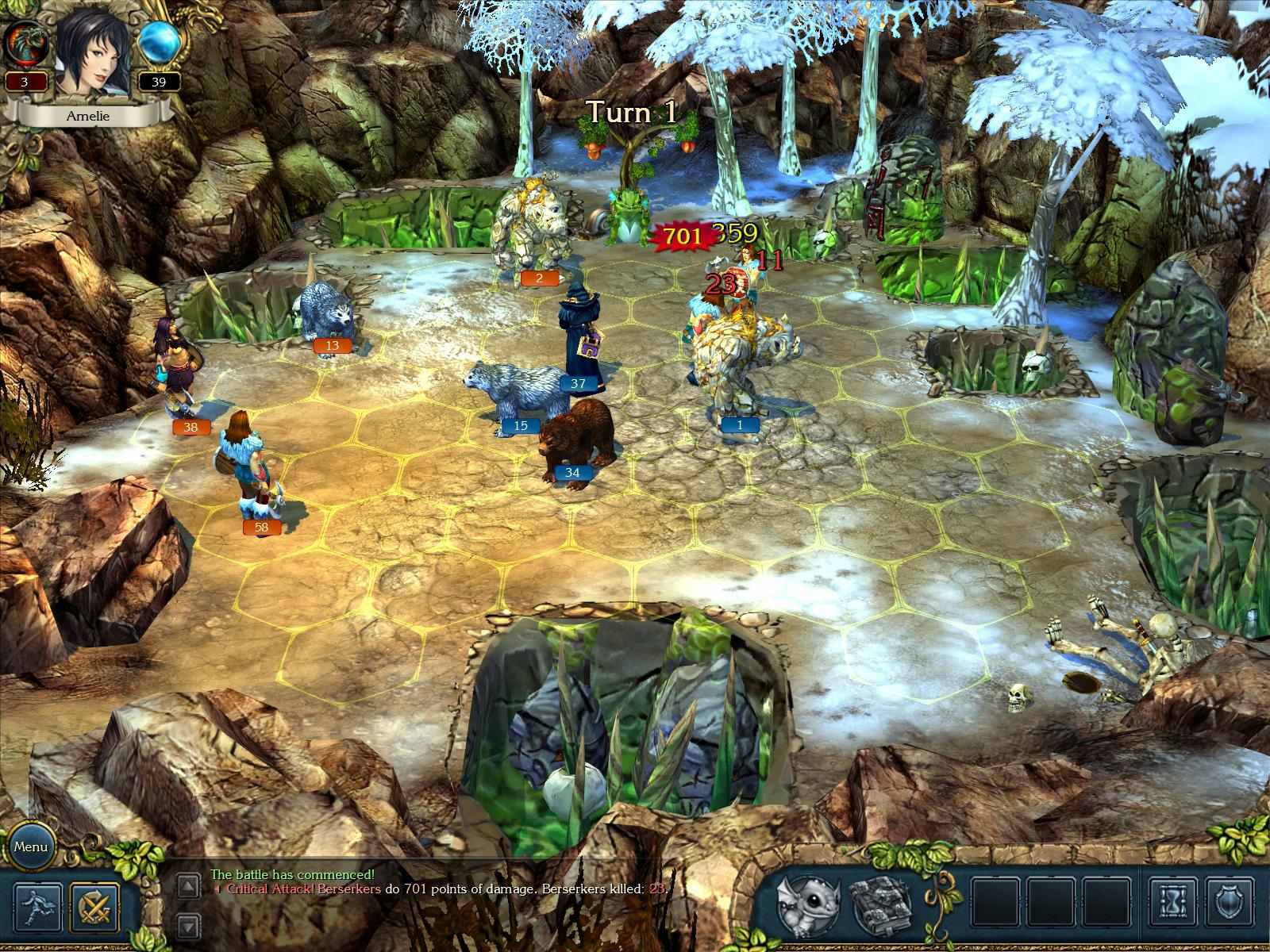Open the Menu

(x=33, y=847)
